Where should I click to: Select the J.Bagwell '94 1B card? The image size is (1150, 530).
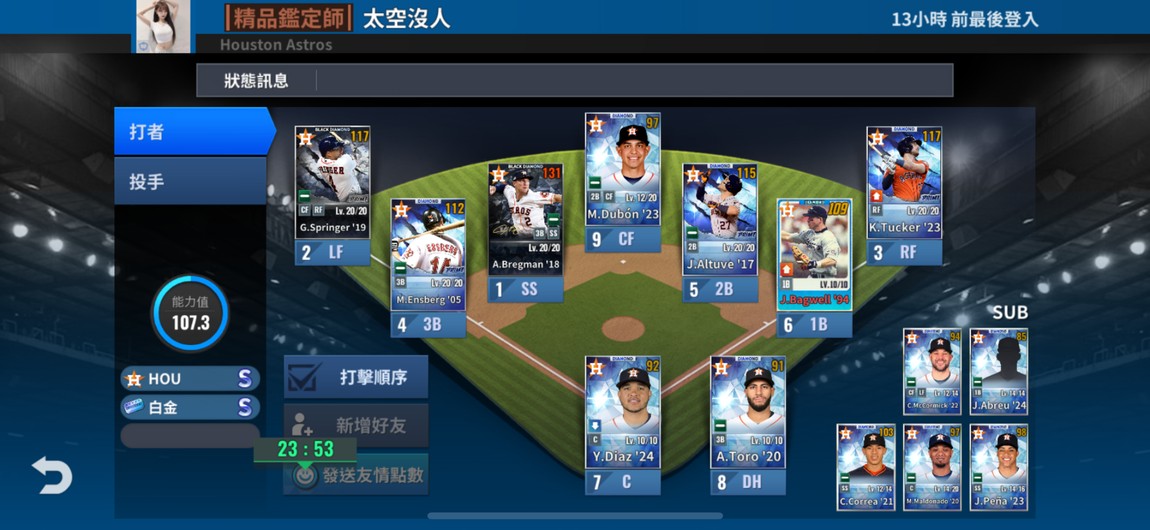click(815, 256)
